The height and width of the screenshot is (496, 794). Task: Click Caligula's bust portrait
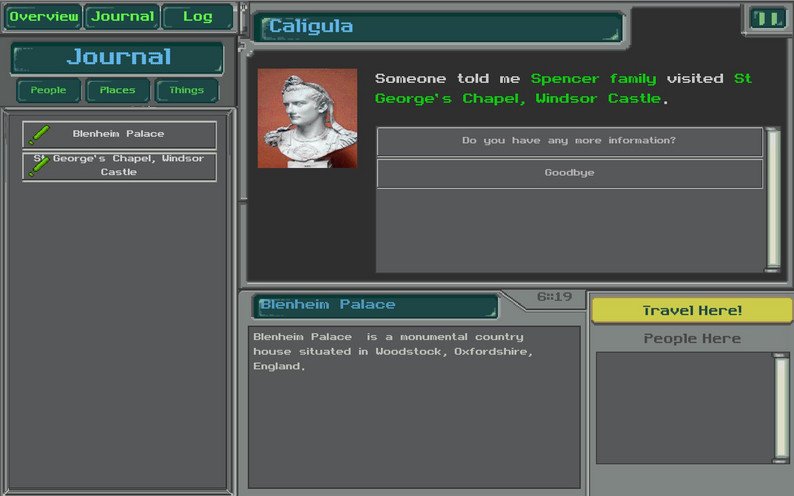point(307,118)
